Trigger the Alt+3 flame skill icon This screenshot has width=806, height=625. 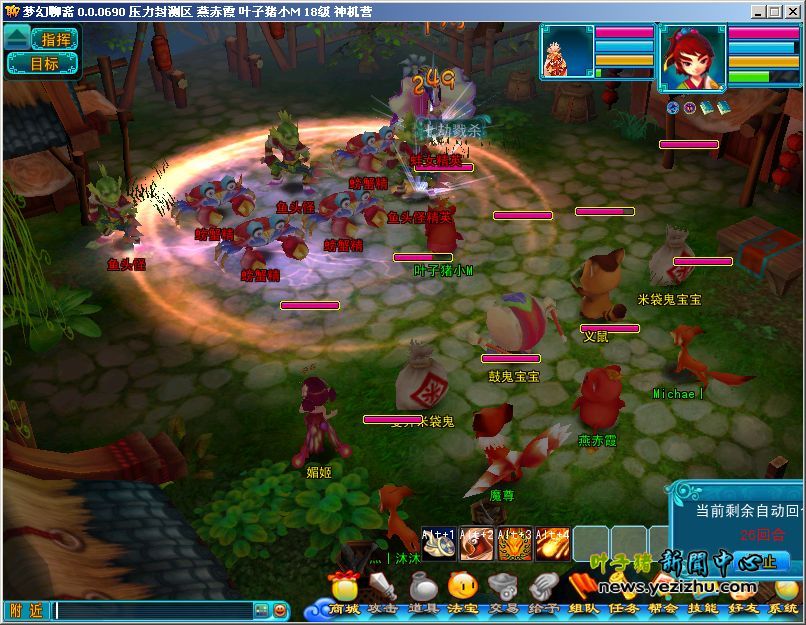[x=515, y=543]
